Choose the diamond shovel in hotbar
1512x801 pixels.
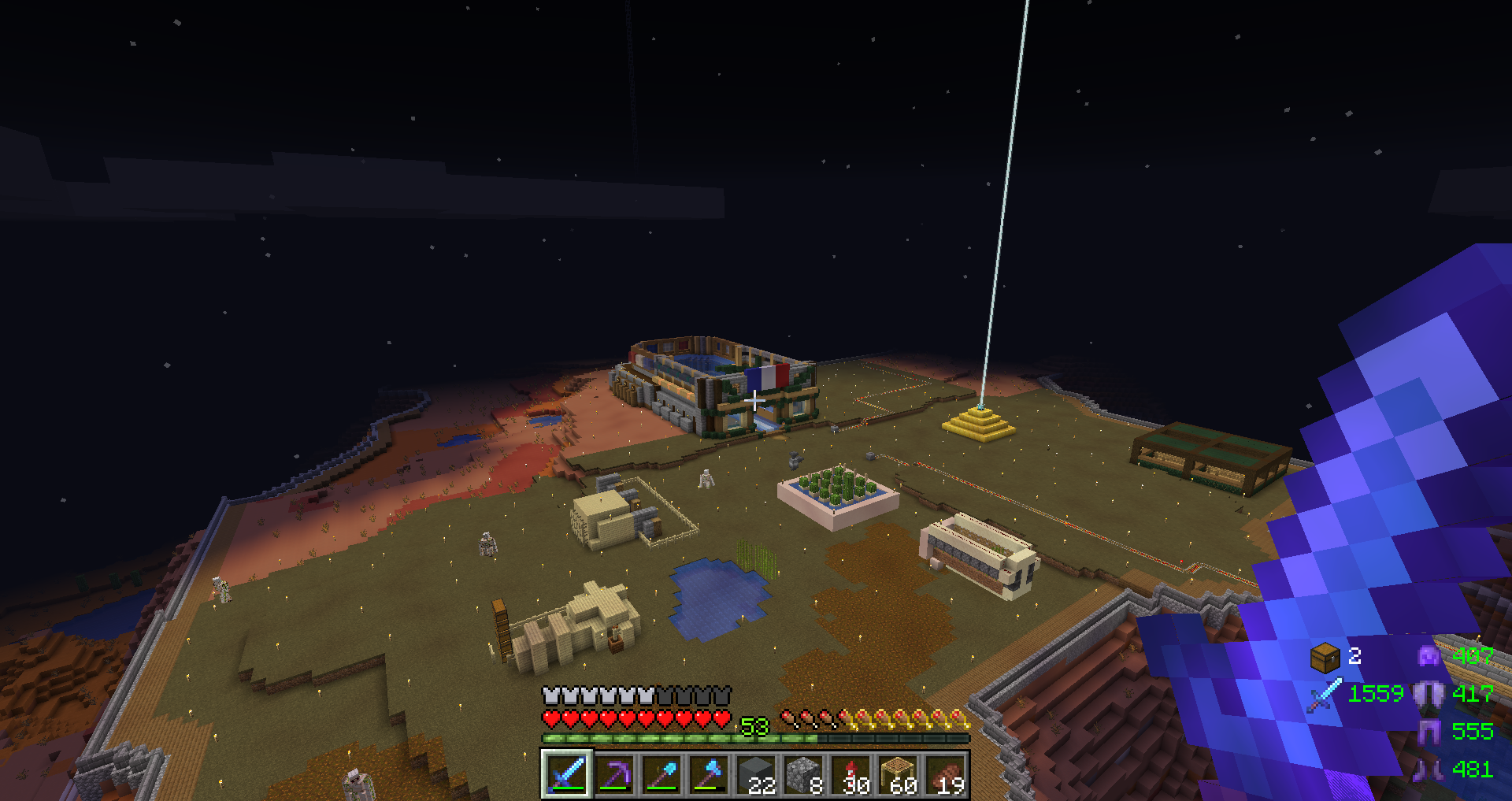661,773
